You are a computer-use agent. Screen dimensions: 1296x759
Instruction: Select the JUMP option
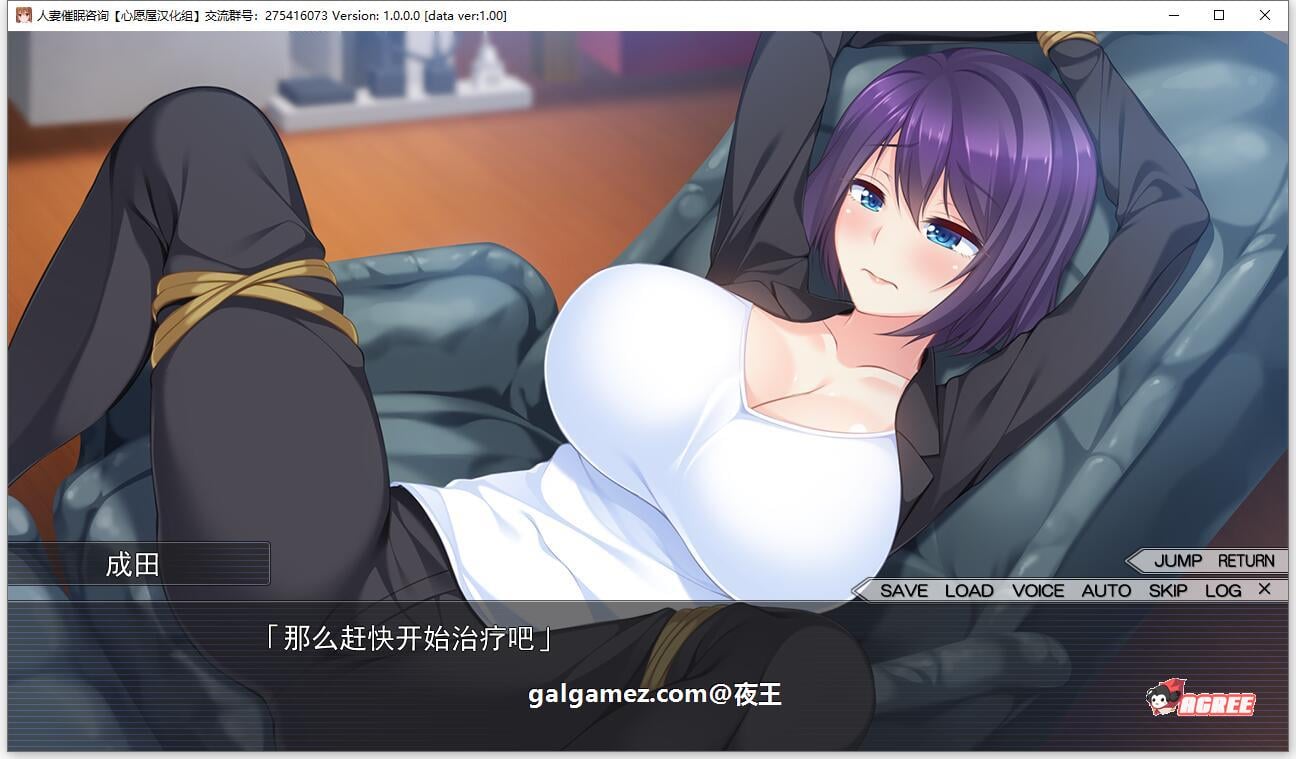pyautogui.click(x=1177, y=561)
